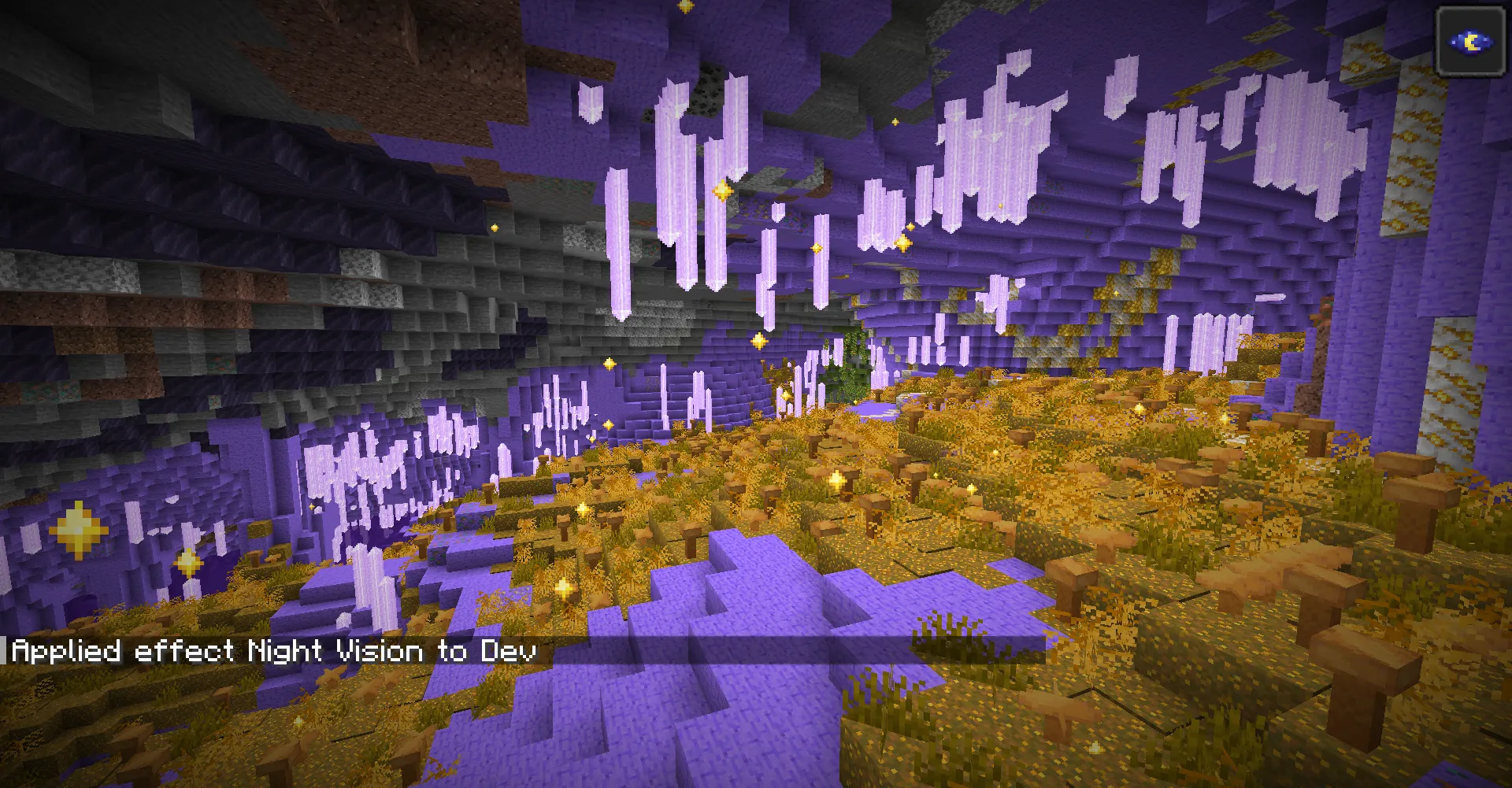Click the word Dev in the chat message
This screenshot has width=1512, height=788.
(507, 651)
